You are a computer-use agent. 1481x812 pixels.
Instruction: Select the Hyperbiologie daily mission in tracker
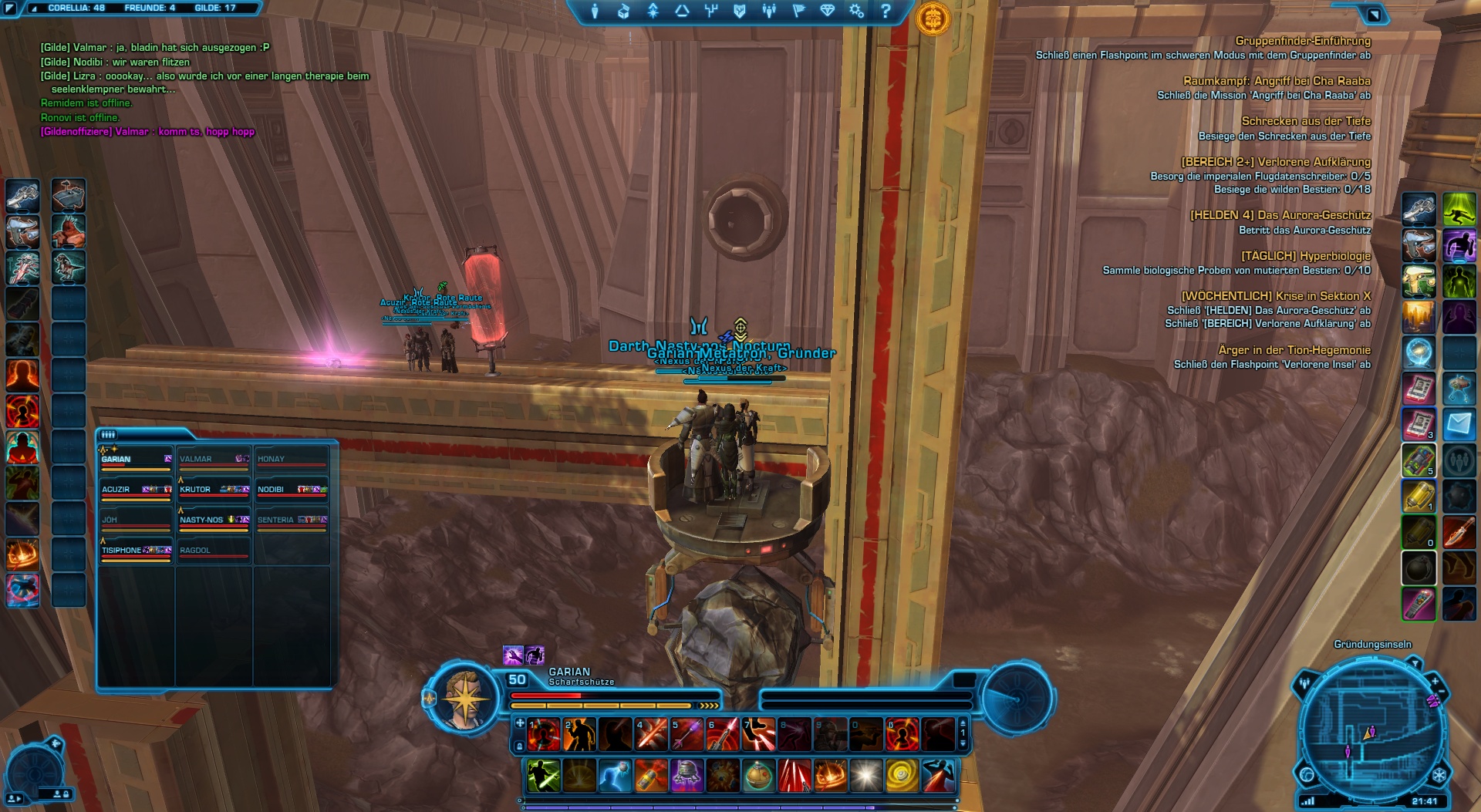[x=1305, y=256]
